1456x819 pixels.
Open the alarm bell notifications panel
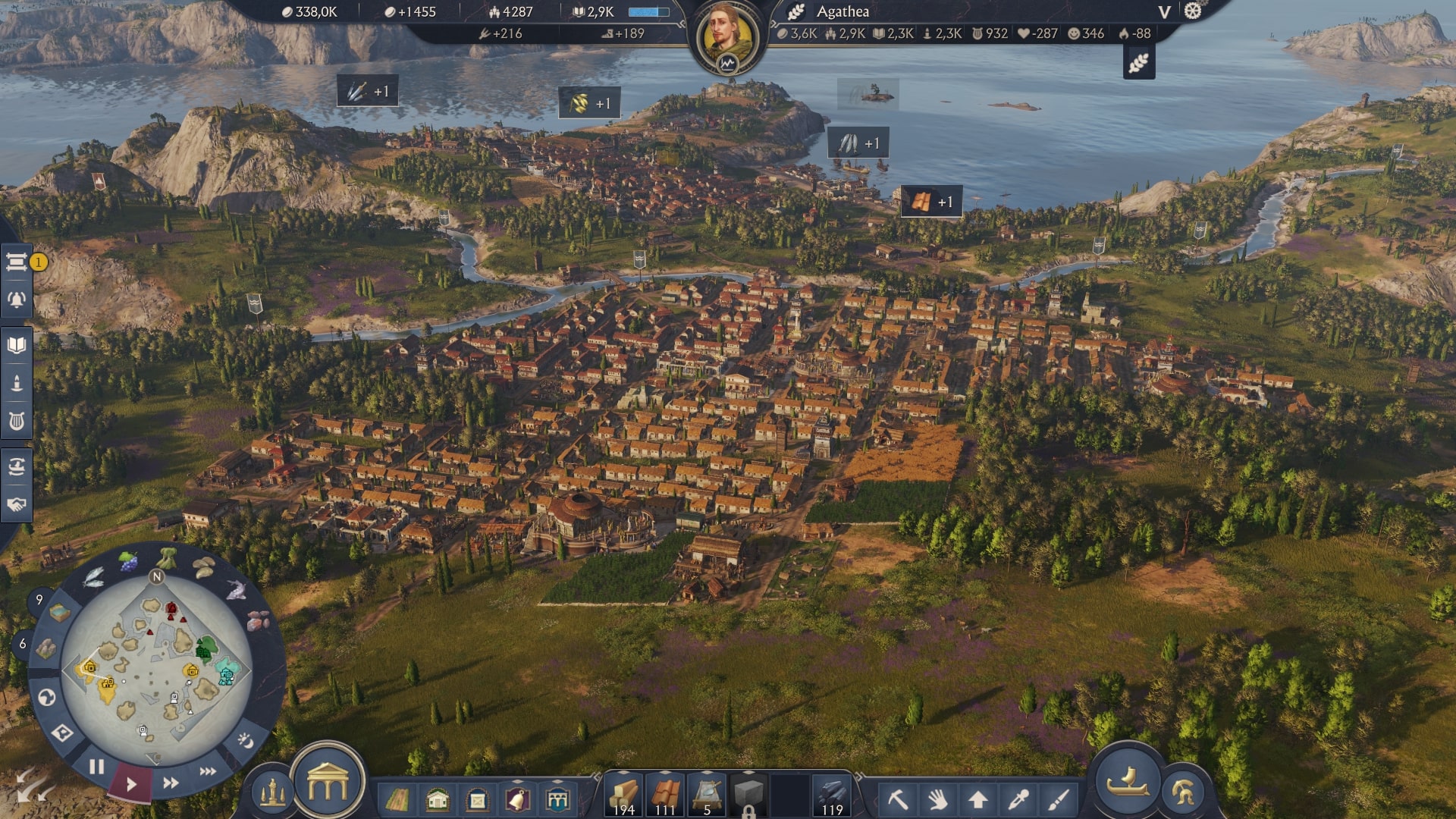click(17, 300)
